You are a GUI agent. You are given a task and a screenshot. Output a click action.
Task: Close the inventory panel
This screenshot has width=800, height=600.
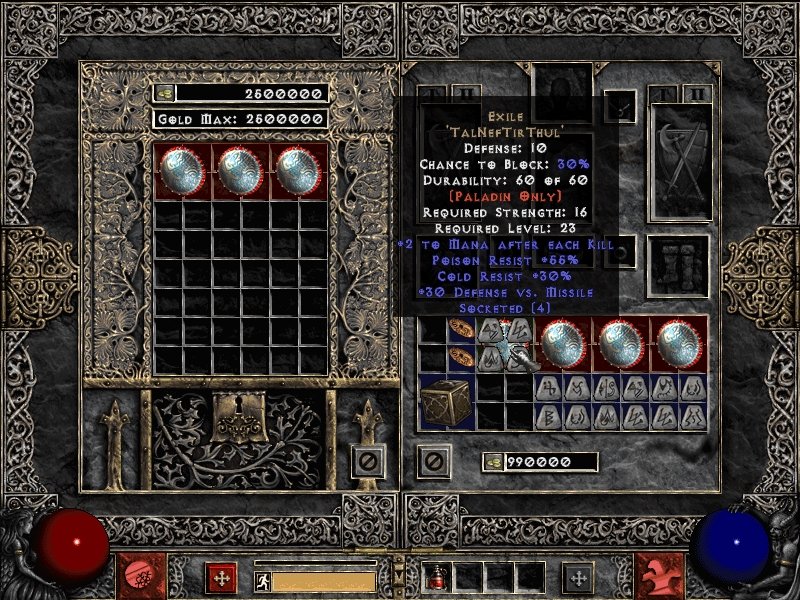click(433, 461)
